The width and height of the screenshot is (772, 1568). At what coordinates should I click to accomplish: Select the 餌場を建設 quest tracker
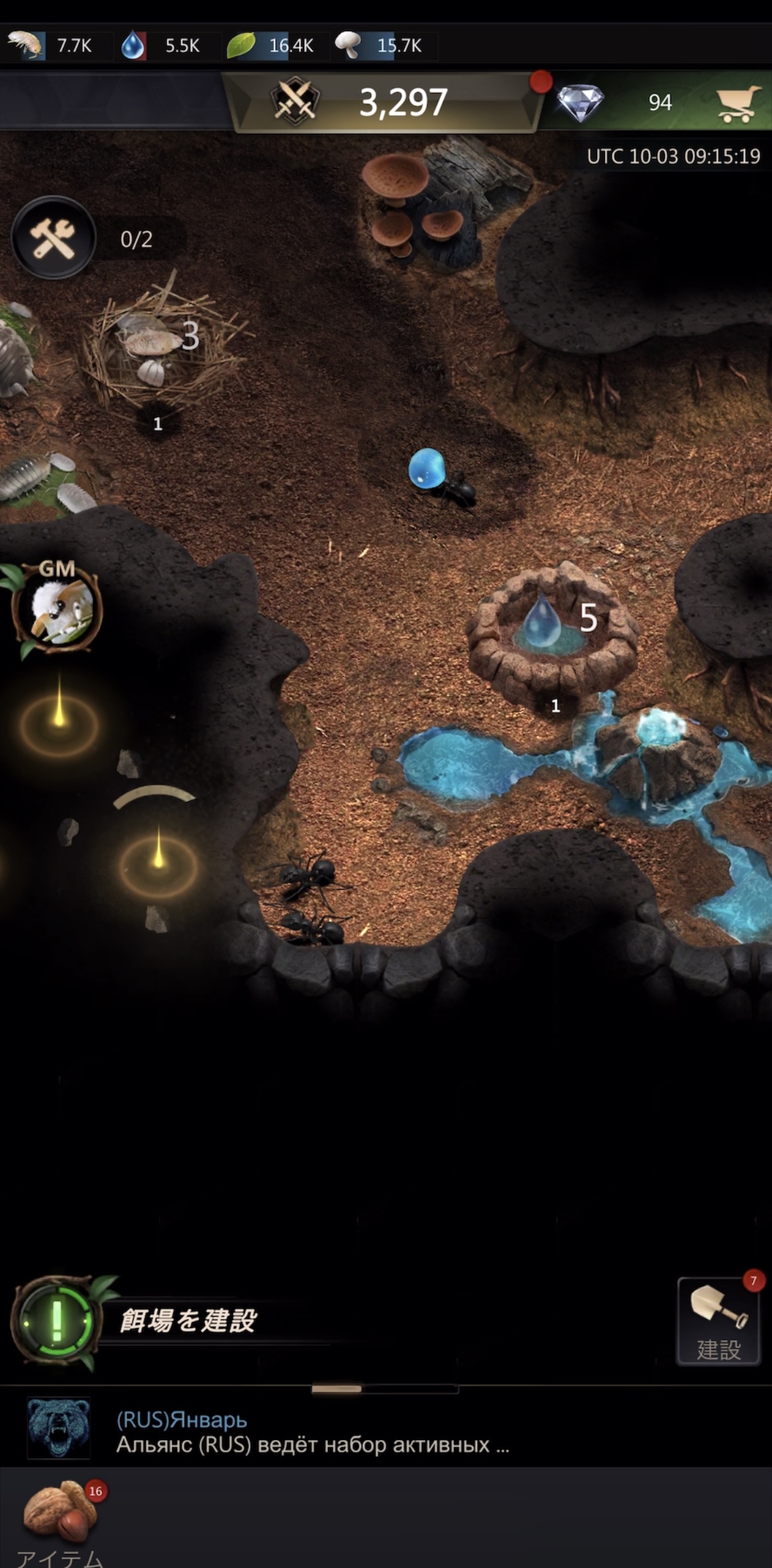(x=187, y=1321)
